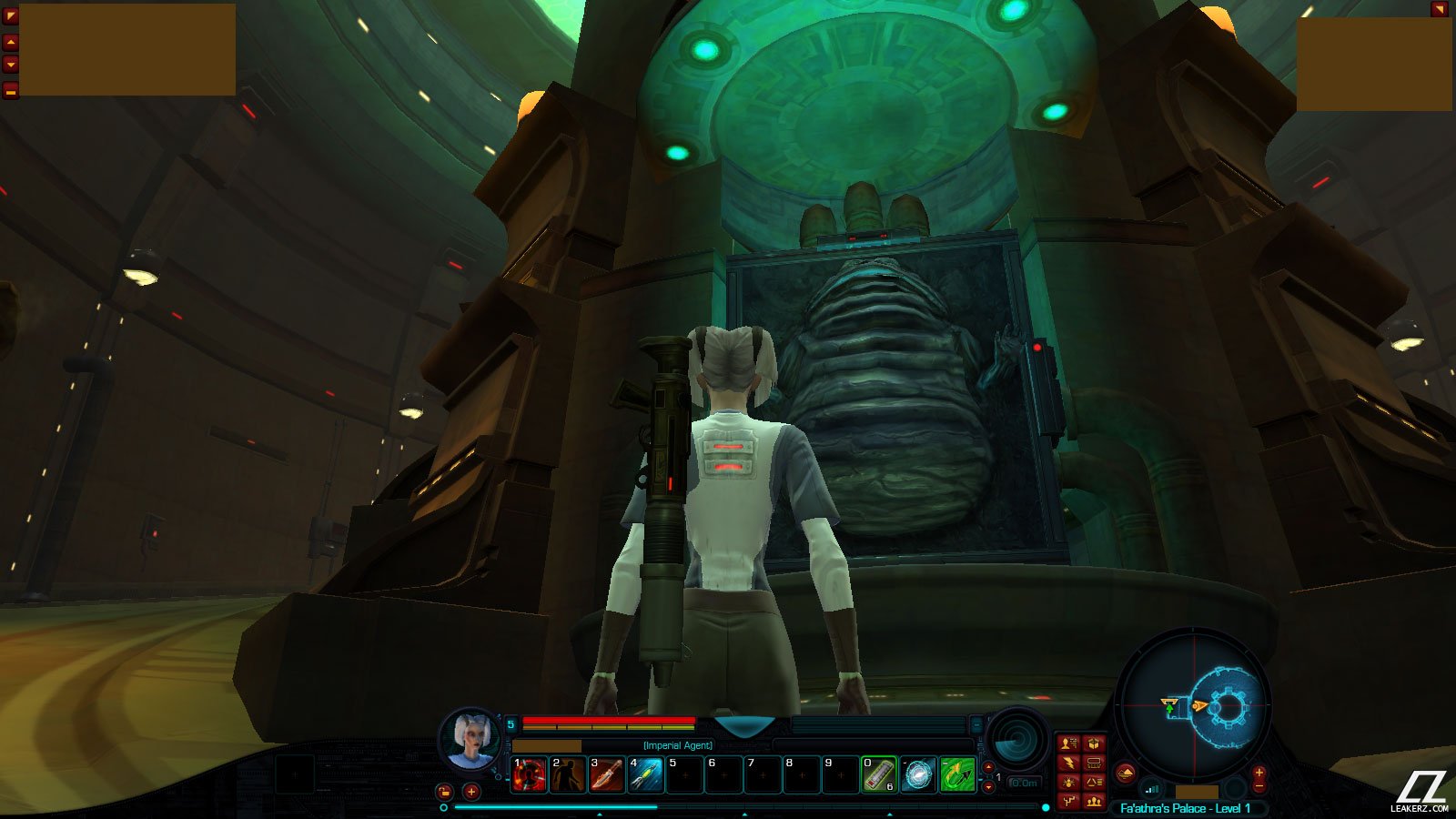Screen dimensions: 1456x819
Task: Activate the glowing blue orb ability
Action: pos(918,775)
